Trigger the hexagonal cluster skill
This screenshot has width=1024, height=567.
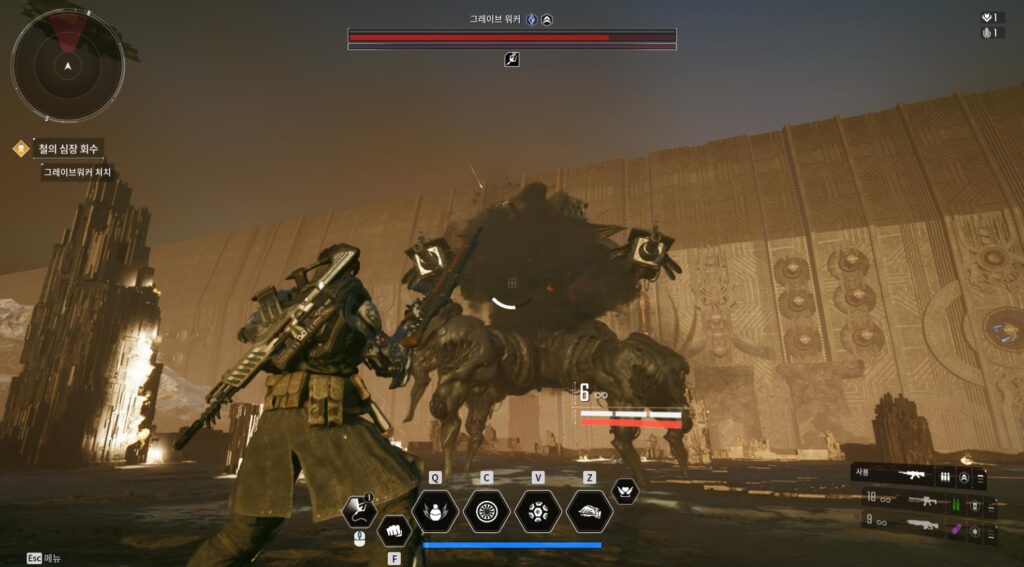point(538,511)
